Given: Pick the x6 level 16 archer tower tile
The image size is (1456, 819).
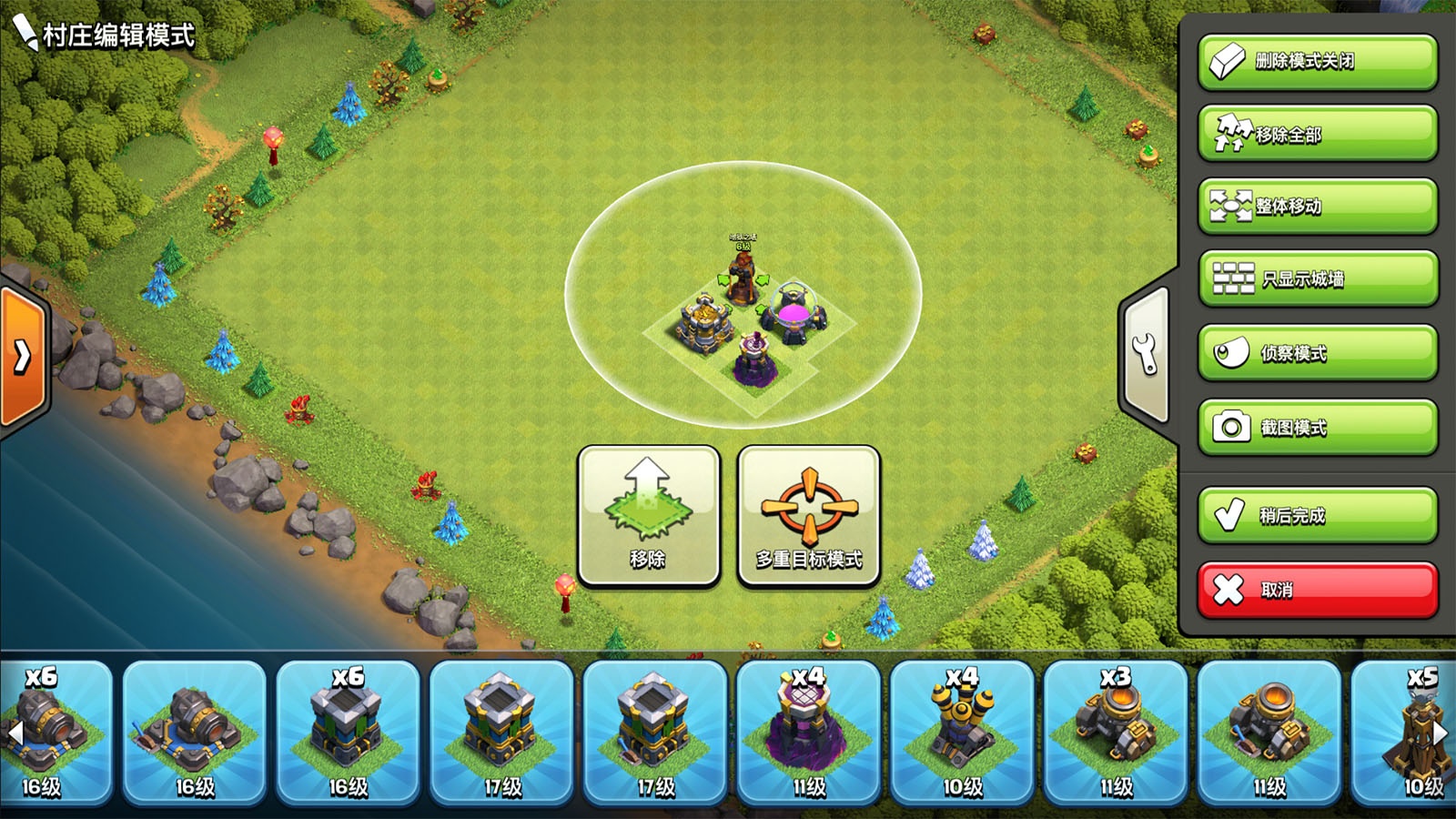Looking at the screenshot, I should (348, 732).
